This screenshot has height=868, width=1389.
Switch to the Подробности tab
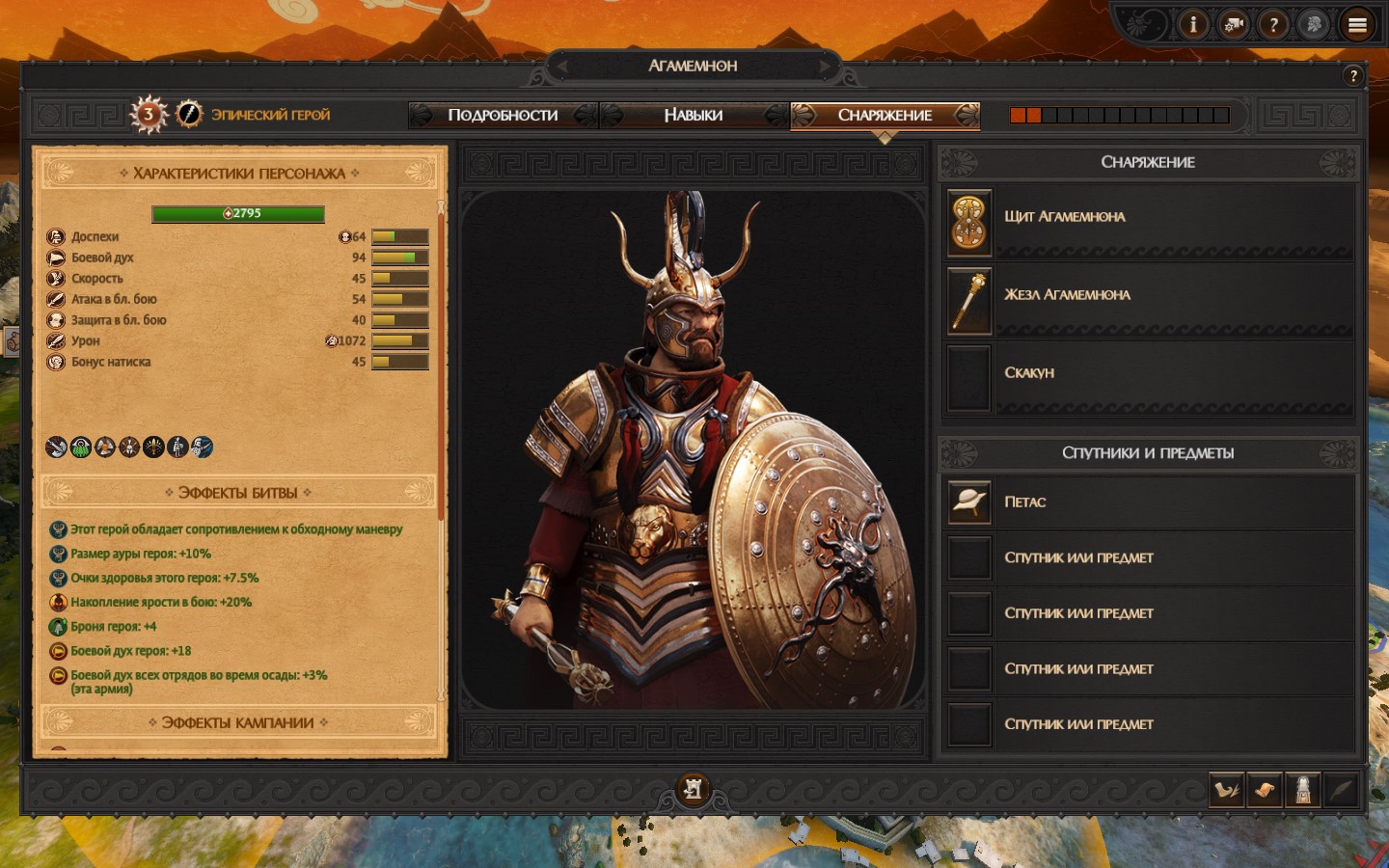(x=503, y=115)
